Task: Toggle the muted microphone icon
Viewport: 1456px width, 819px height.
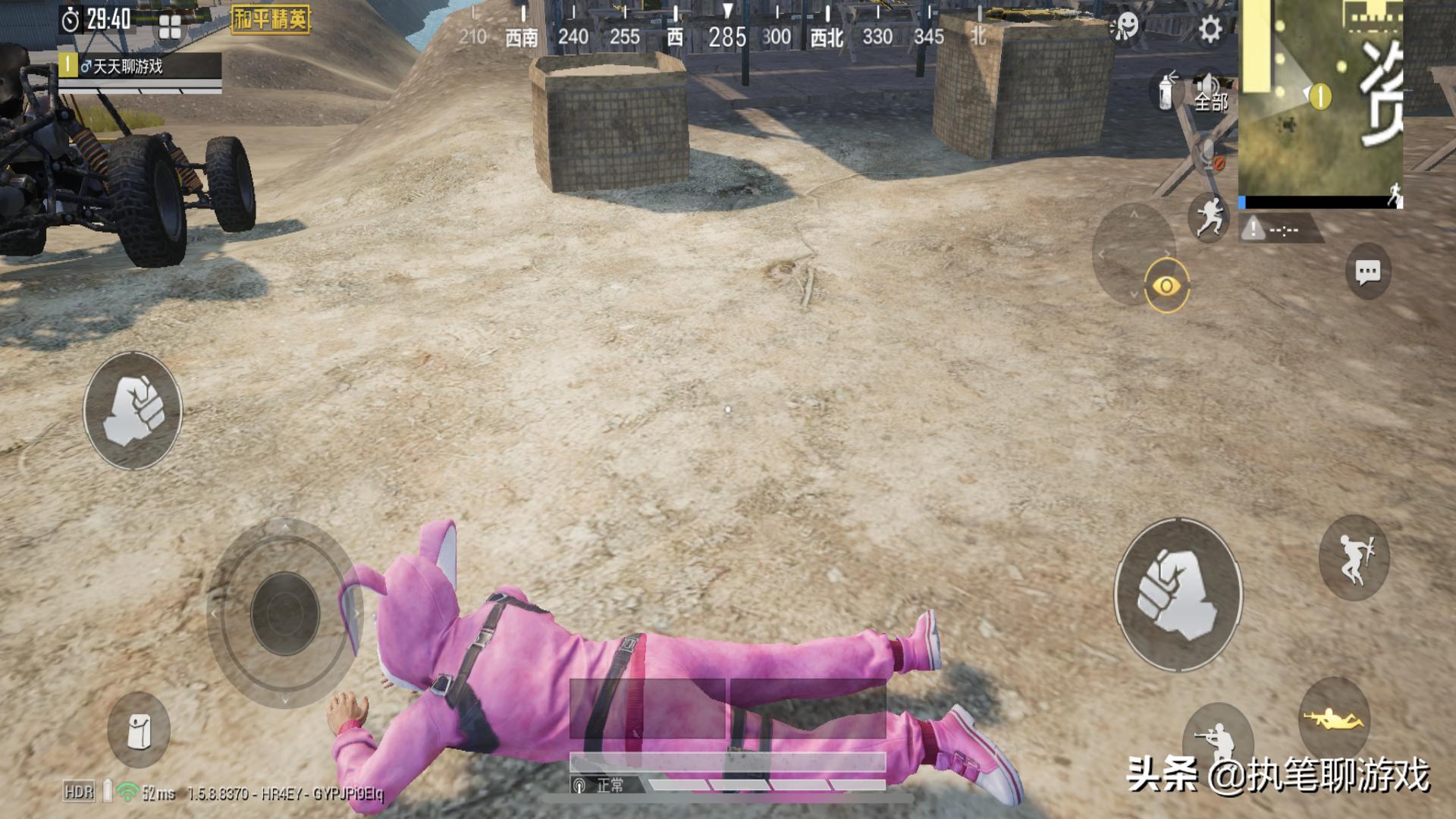Action: [1210, 157]
